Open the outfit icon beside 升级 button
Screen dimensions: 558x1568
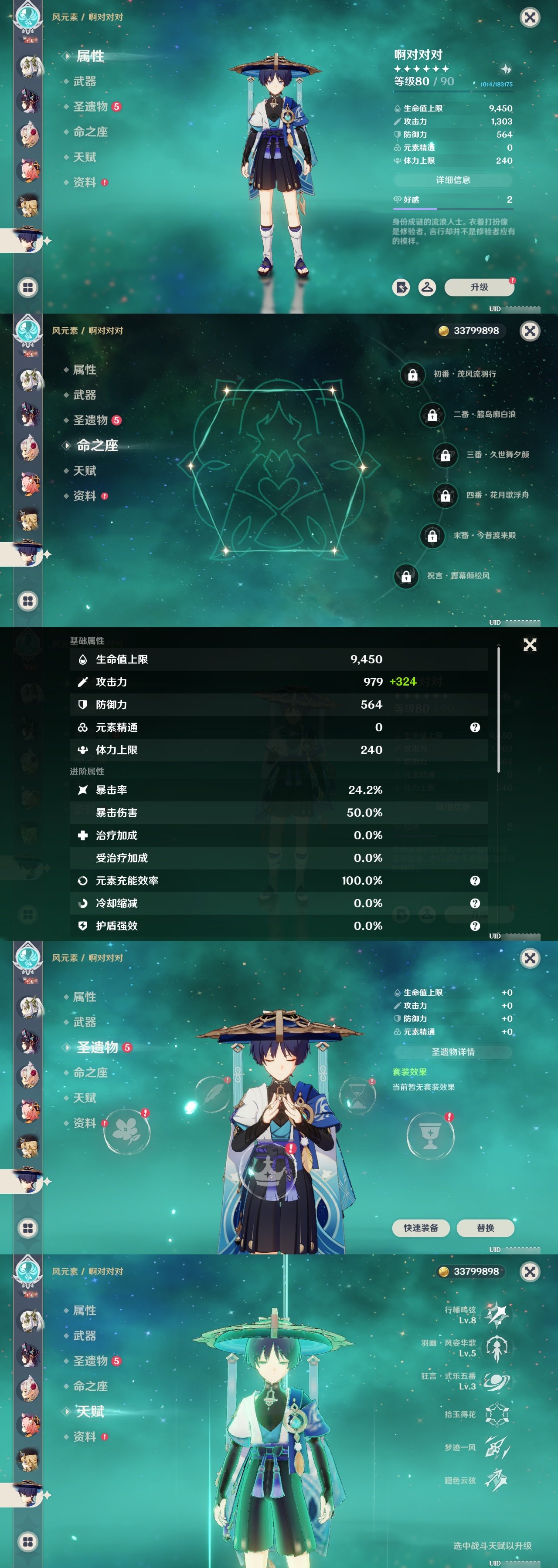click(426, 287)
